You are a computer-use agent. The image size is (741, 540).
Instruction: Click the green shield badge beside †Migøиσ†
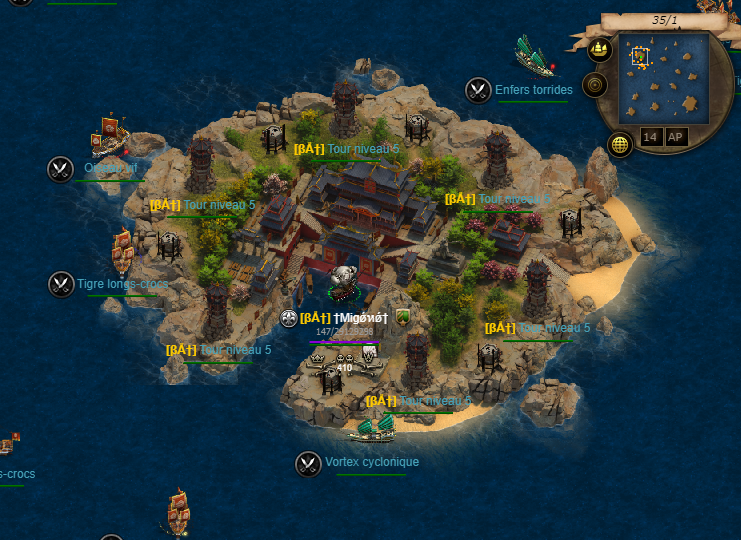click(x=403, y=317)
